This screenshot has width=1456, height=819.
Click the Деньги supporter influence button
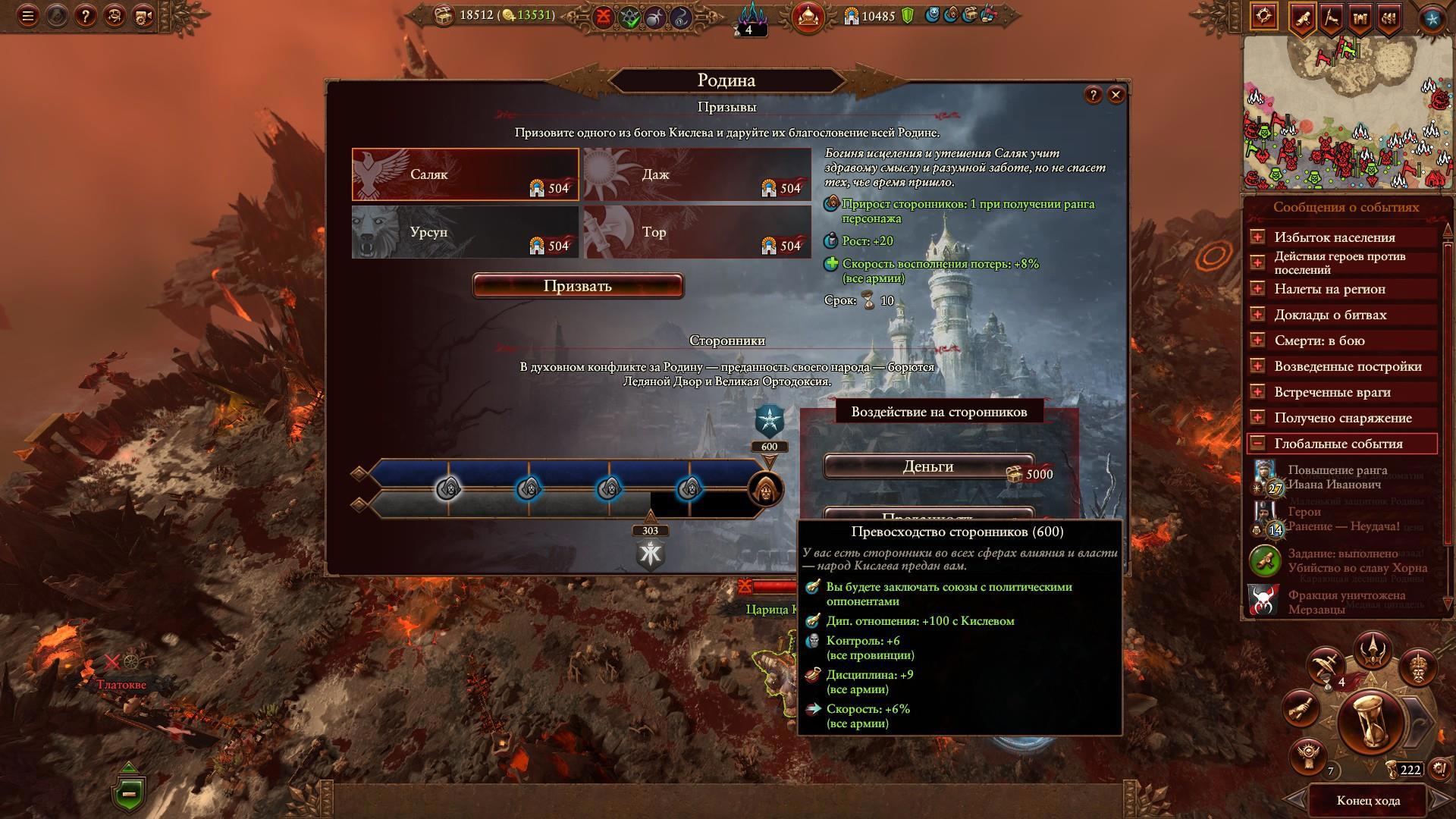tap(928, 467)
